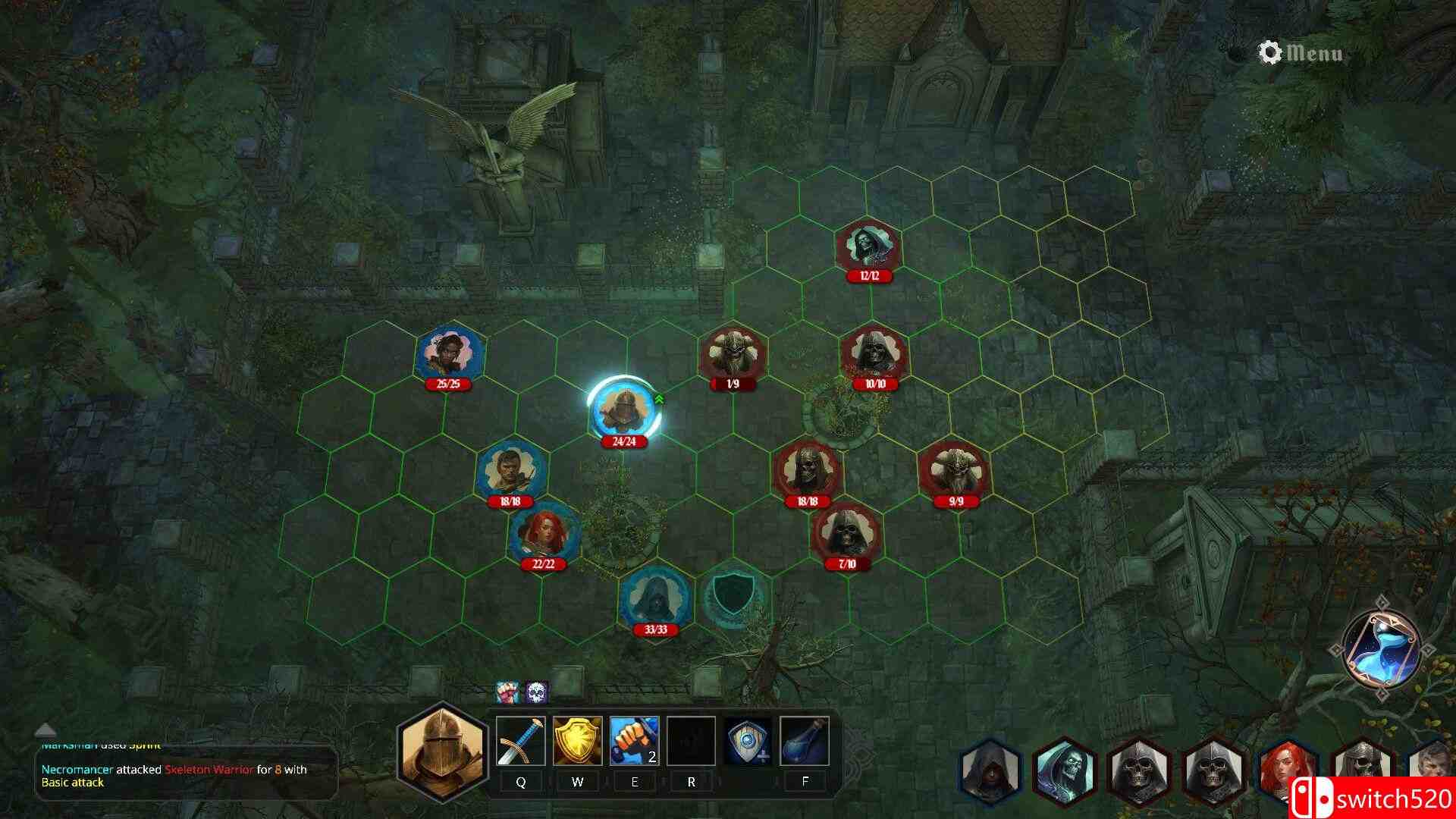Image resolution: width=1456 pixels, height=819 pixels.
Task: Use the blue potion flask on F
Action: pyautogui.click(x=805, y=742)
